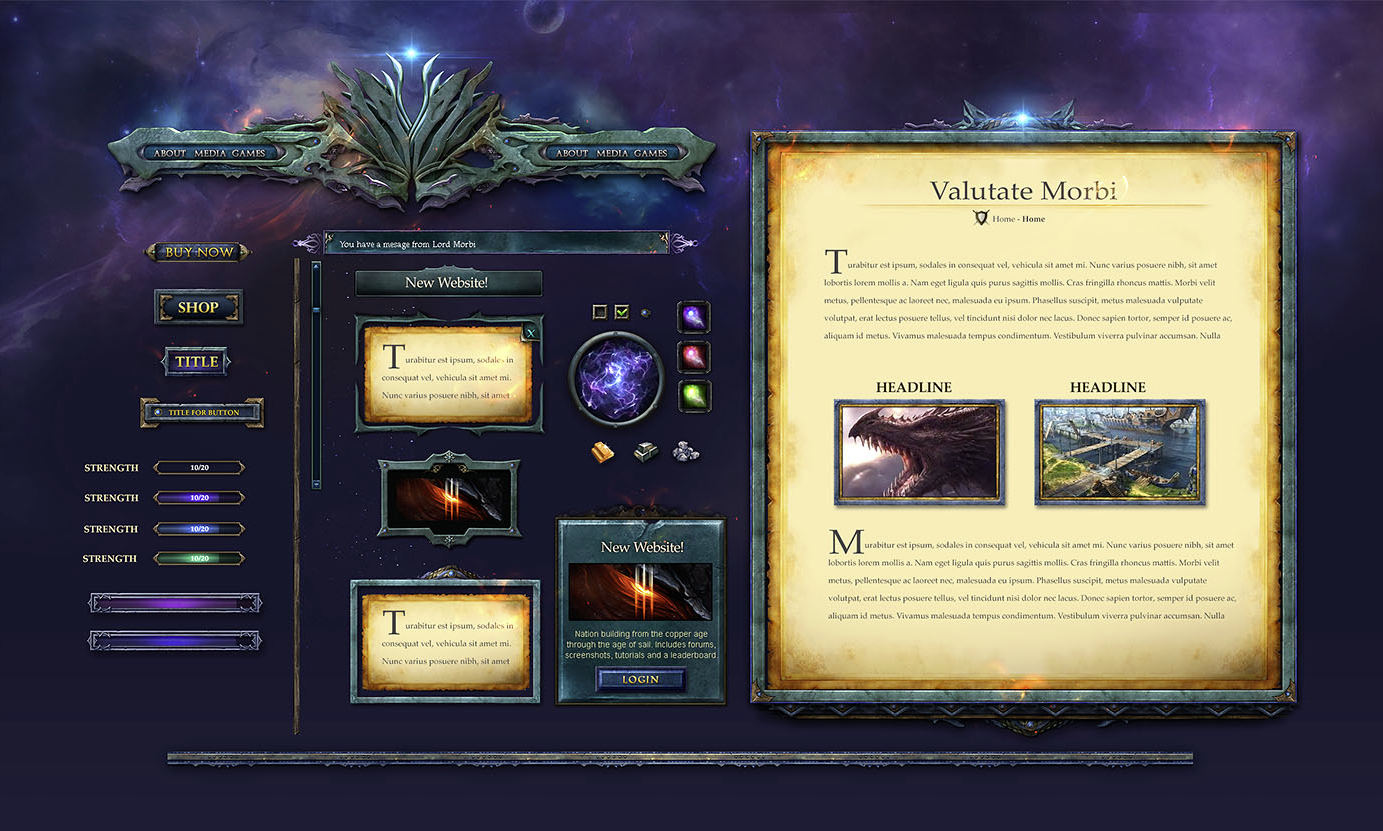The width and height of the screenshot is (1383, 831).
Task: Select the purple TITLE button
Action: pyautogui.click(x=196, y=362)
